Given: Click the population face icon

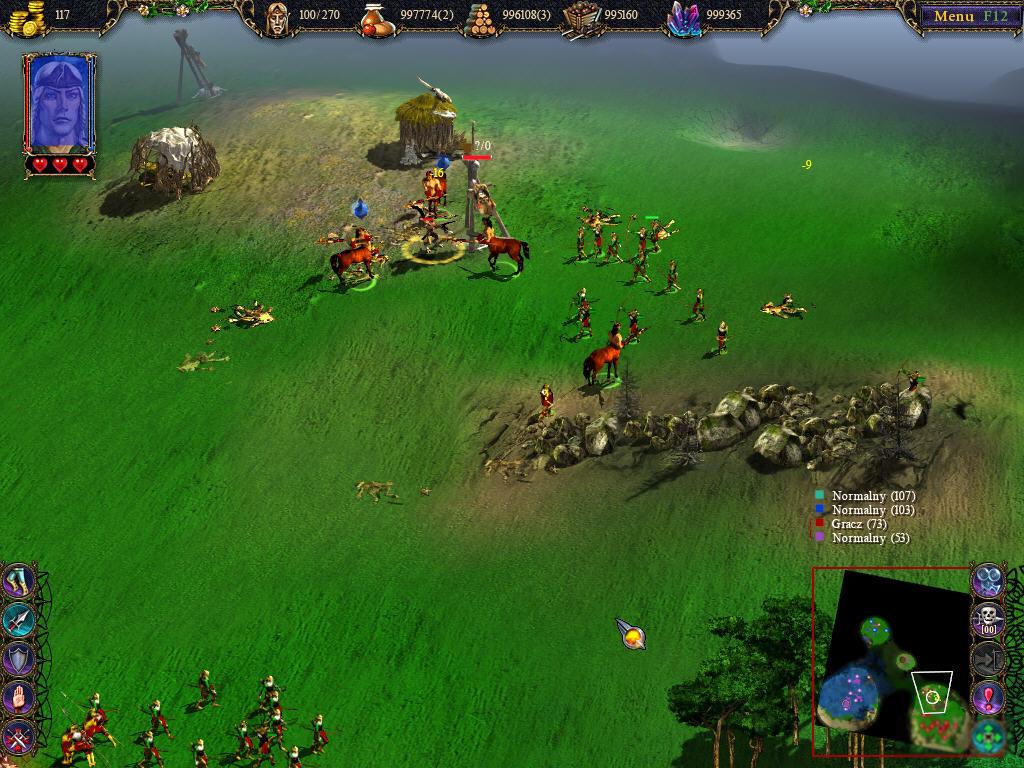Looking at the screenshot, I should 277,17.
